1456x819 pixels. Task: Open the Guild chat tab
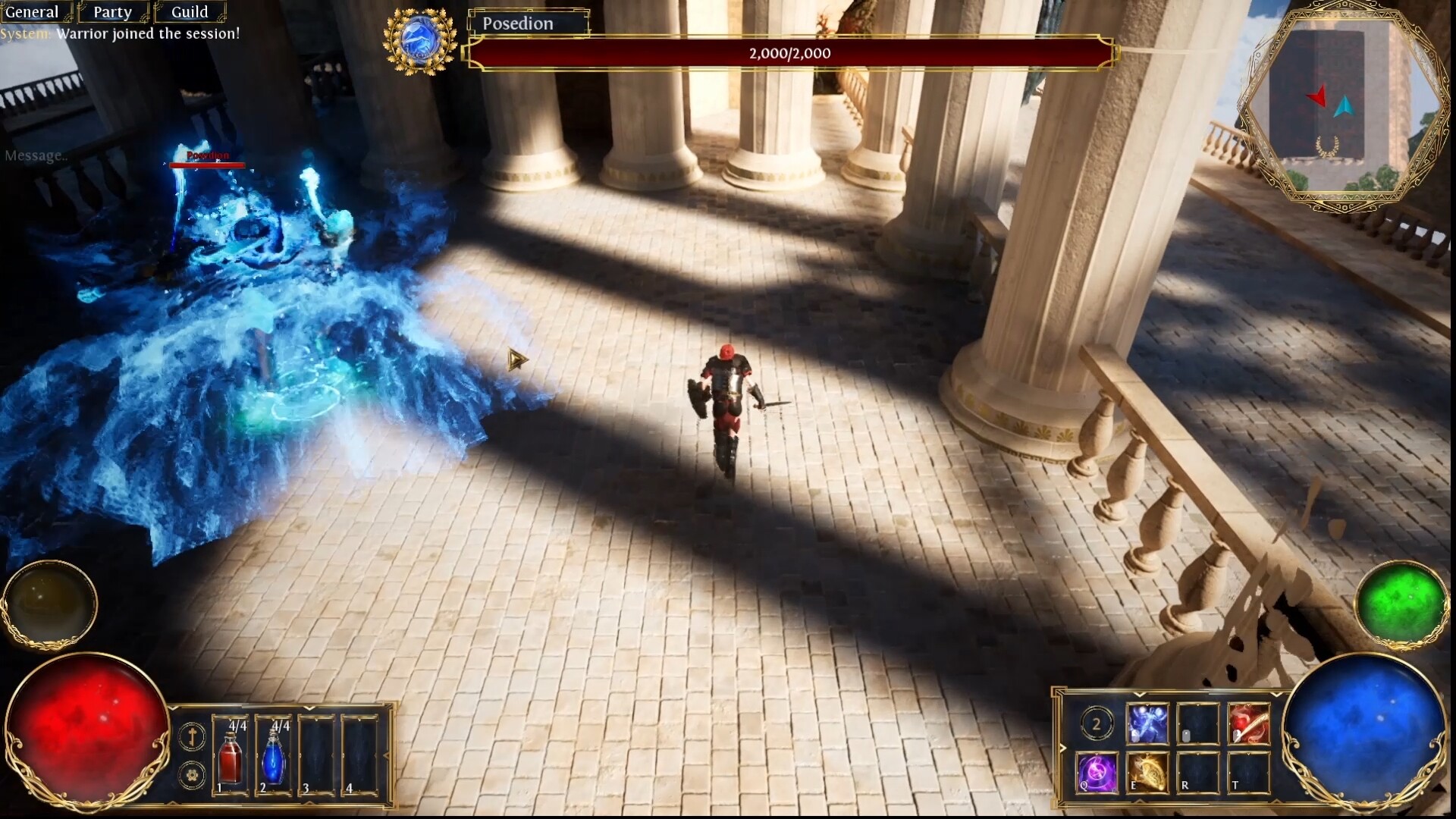190,11
